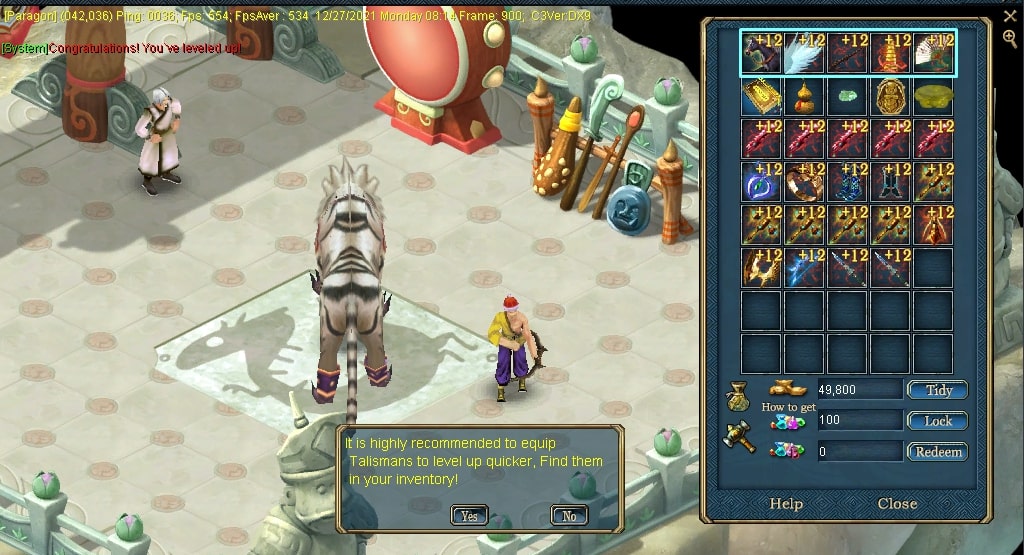The width and height of the screenshot is (1024, 555).
Task: Click the hammer tool icon
Action: (739, 437)
